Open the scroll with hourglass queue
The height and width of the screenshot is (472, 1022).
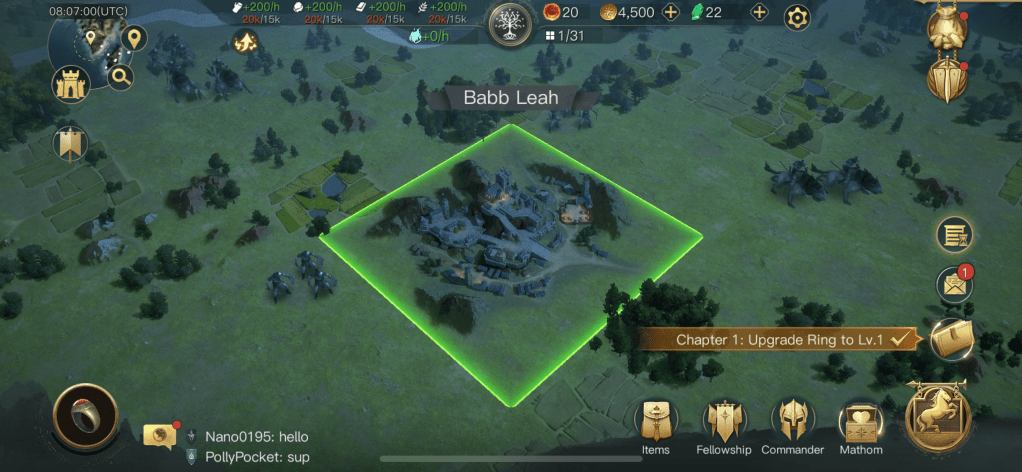(954, 235)
